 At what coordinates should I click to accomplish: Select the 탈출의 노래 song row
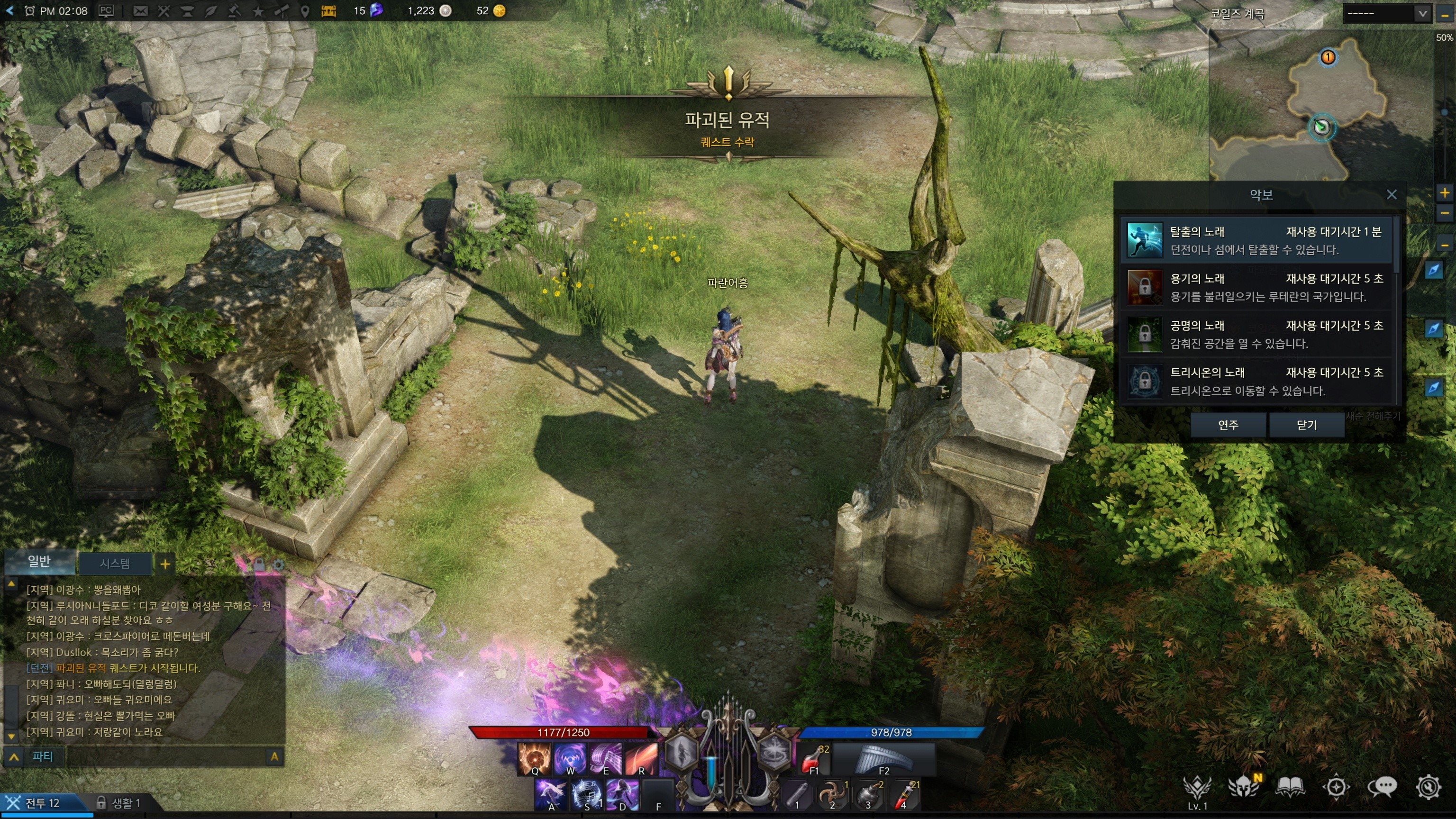[1256, 240]
